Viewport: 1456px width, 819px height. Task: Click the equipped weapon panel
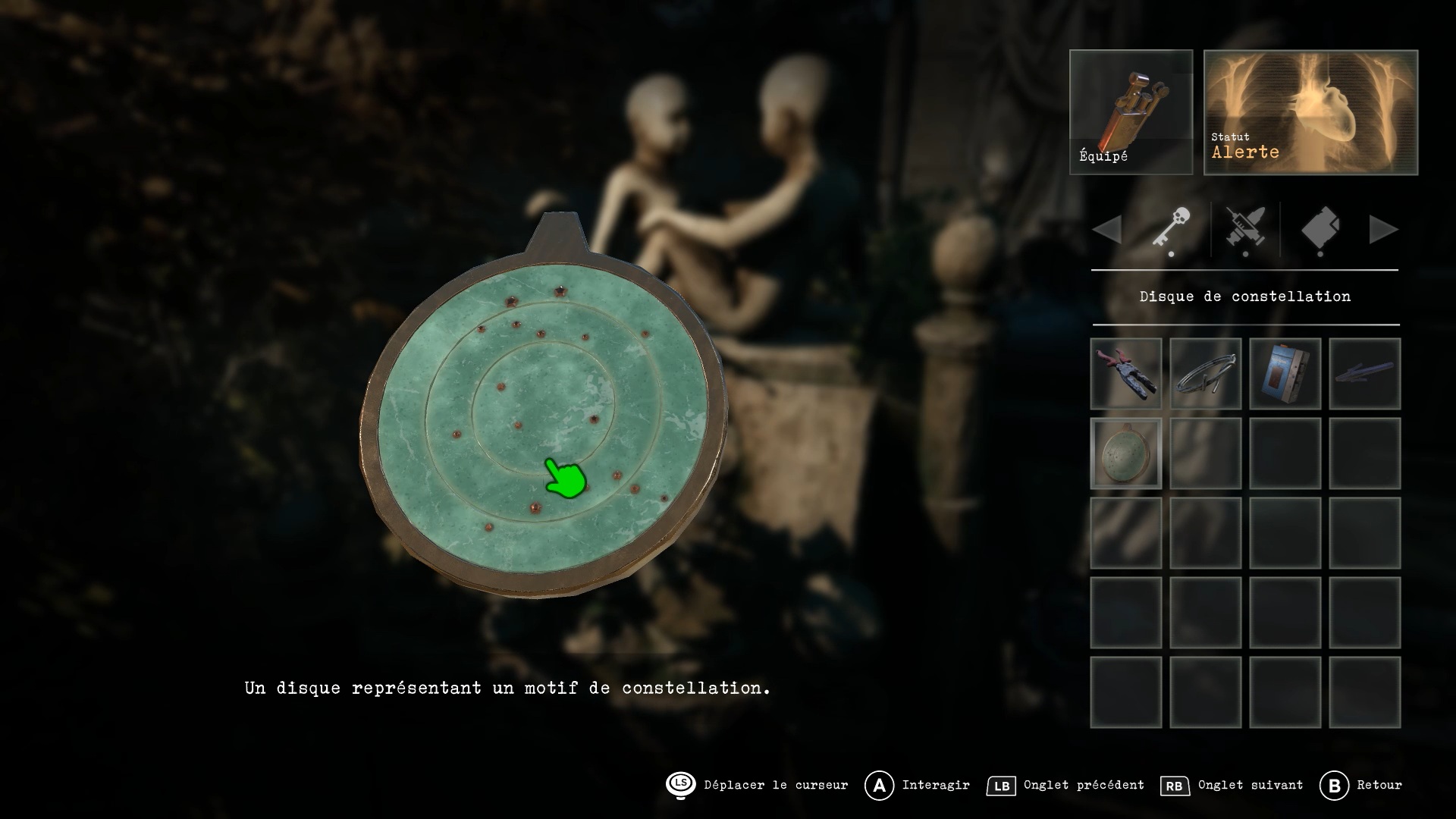(x=1131, y=112)
